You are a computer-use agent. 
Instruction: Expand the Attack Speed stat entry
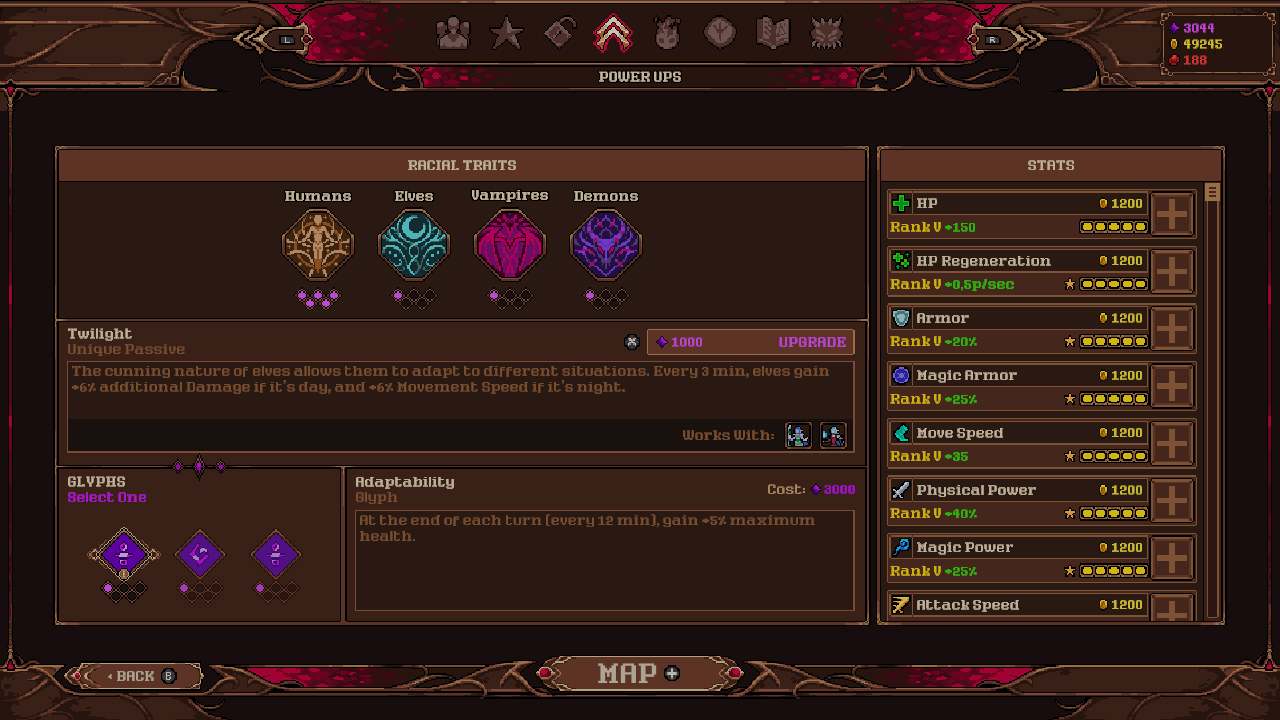(1172, 608)
